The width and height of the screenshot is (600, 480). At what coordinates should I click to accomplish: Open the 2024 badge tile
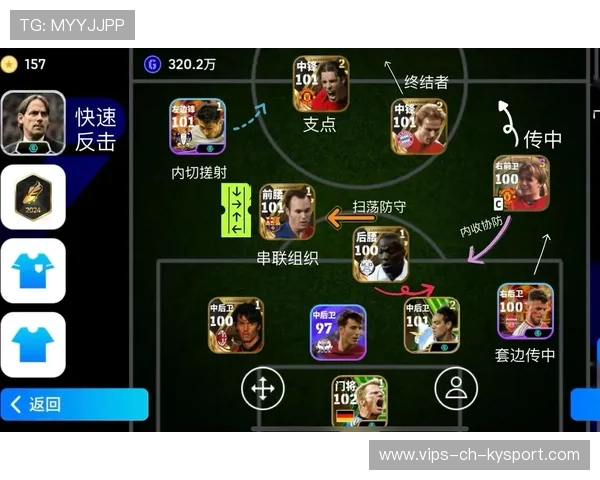pyautogui.click(x=33, y=197)
